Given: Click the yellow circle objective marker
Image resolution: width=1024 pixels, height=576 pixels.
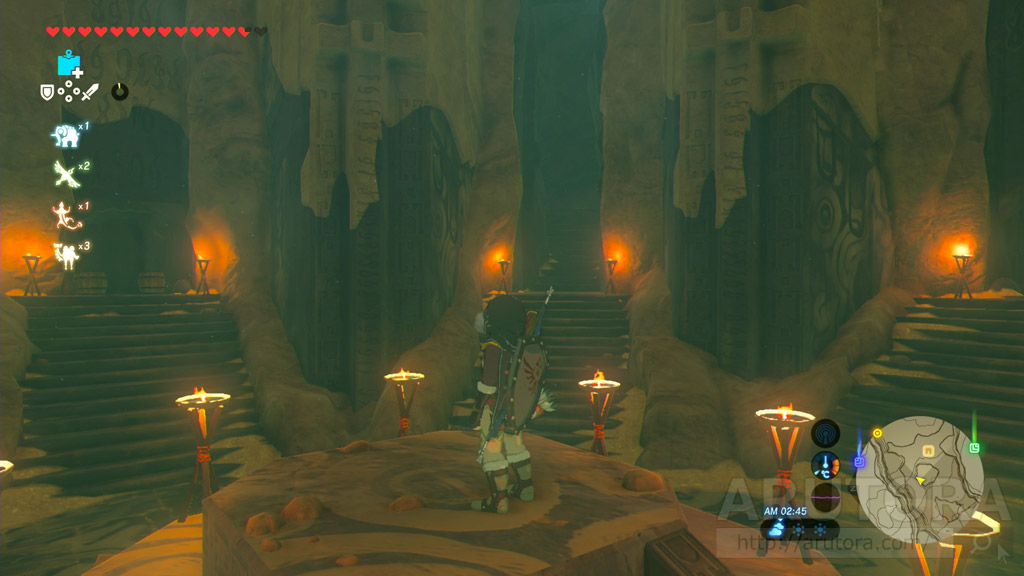Looking at the screenshot, I should tap(877, 433).
